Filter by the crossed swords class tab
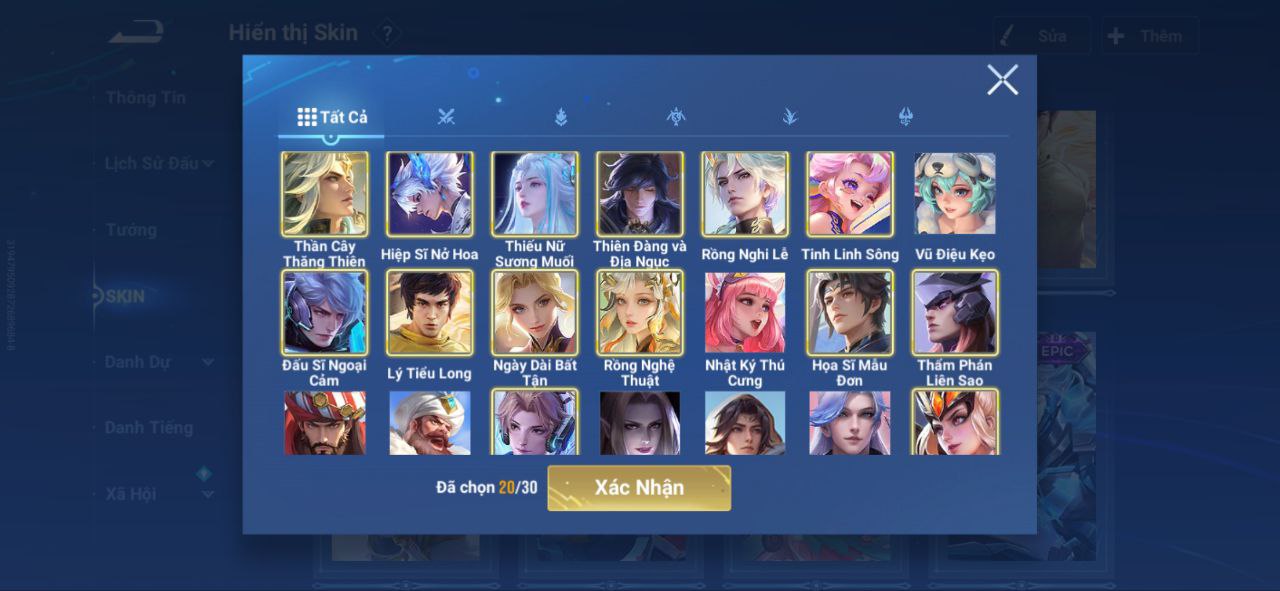Image resolution: width=1280 pixels, height=591 pixels. click(446, 117)
